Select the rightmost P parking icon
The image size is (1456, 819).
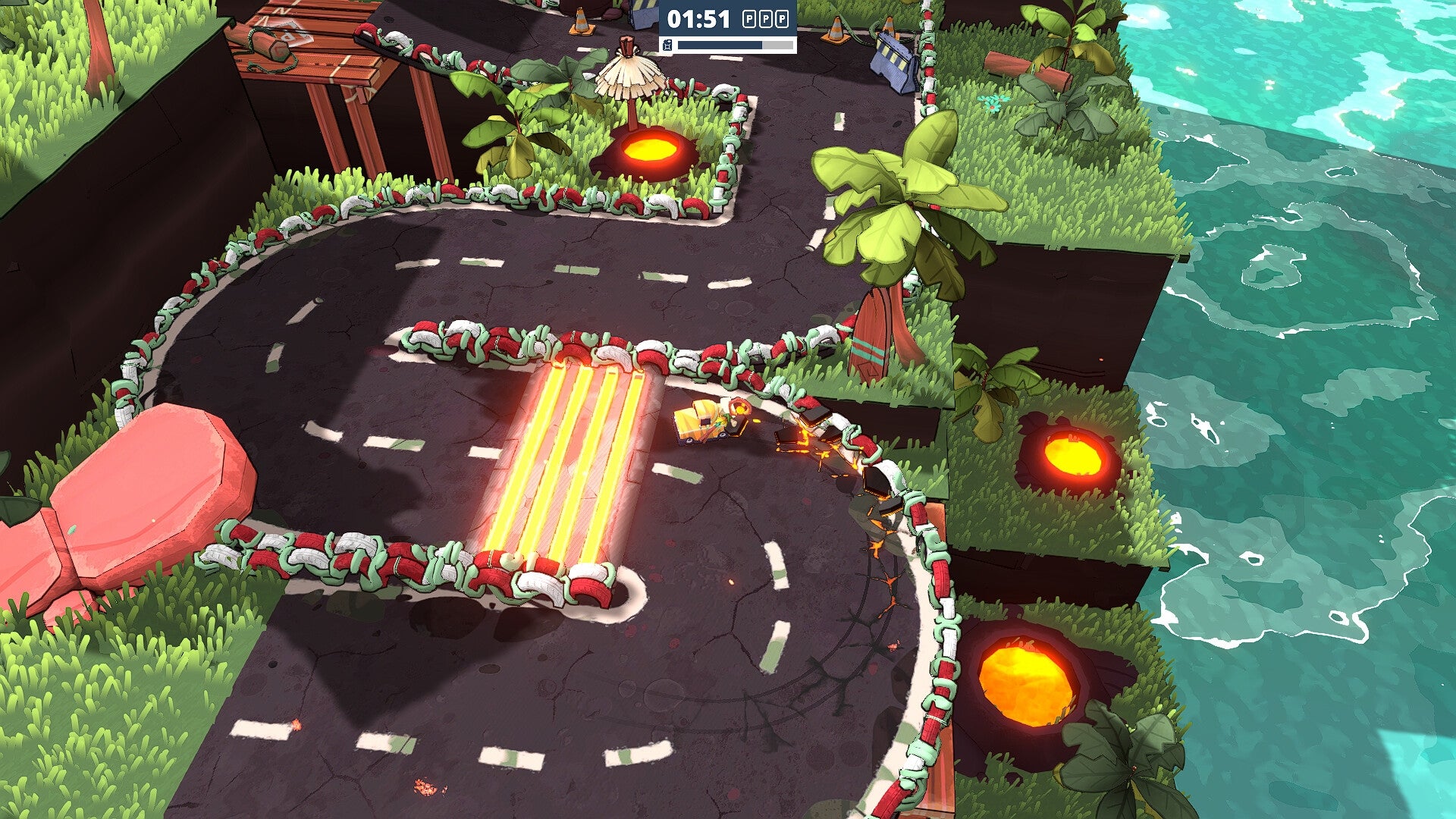pos(781,18)
